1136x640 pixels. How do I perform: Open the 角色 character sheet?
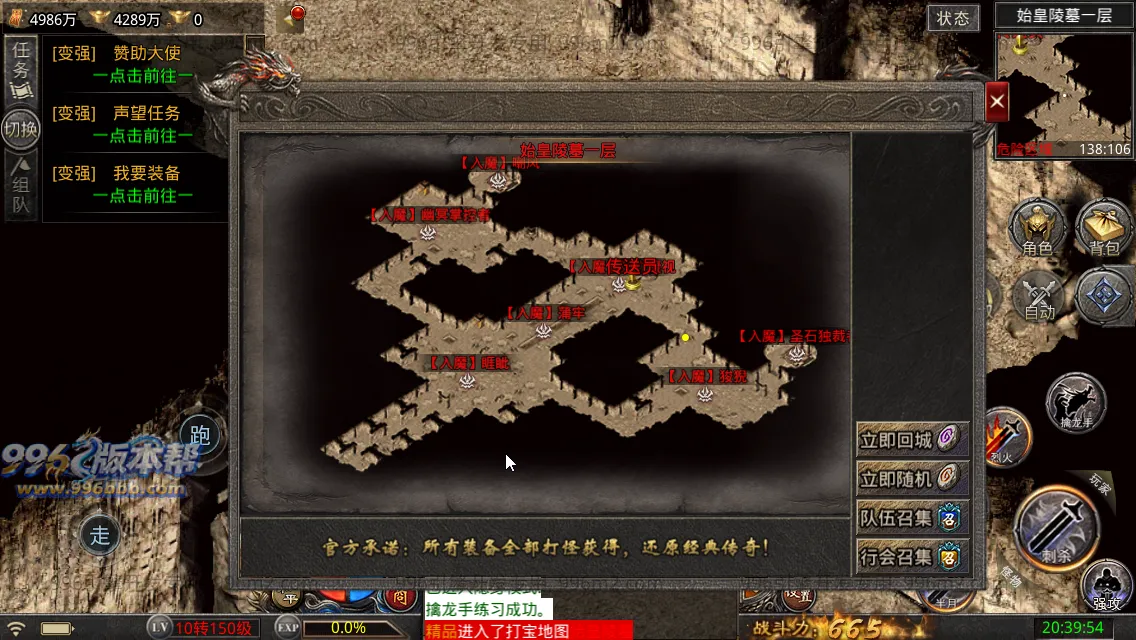(1037, 227)
